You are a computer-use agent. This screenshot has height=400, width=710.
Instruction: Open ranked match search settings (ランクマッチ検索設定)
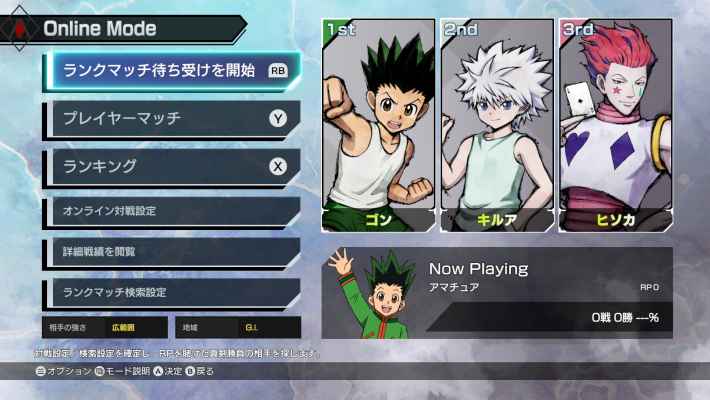(x=172, y=293)
